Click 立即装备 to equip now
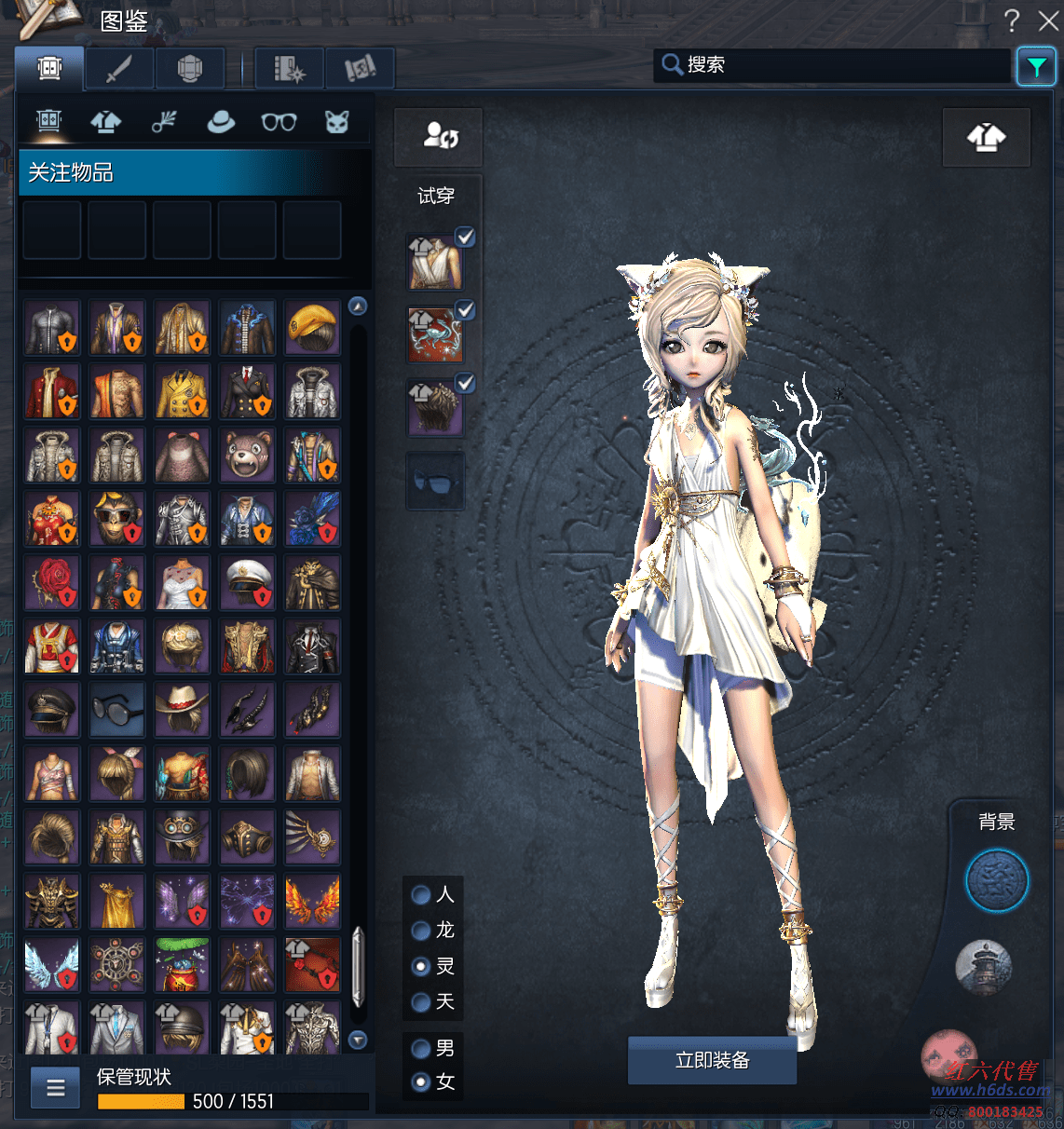This screenshot has height=1129, width=1064. point(712,1060)
